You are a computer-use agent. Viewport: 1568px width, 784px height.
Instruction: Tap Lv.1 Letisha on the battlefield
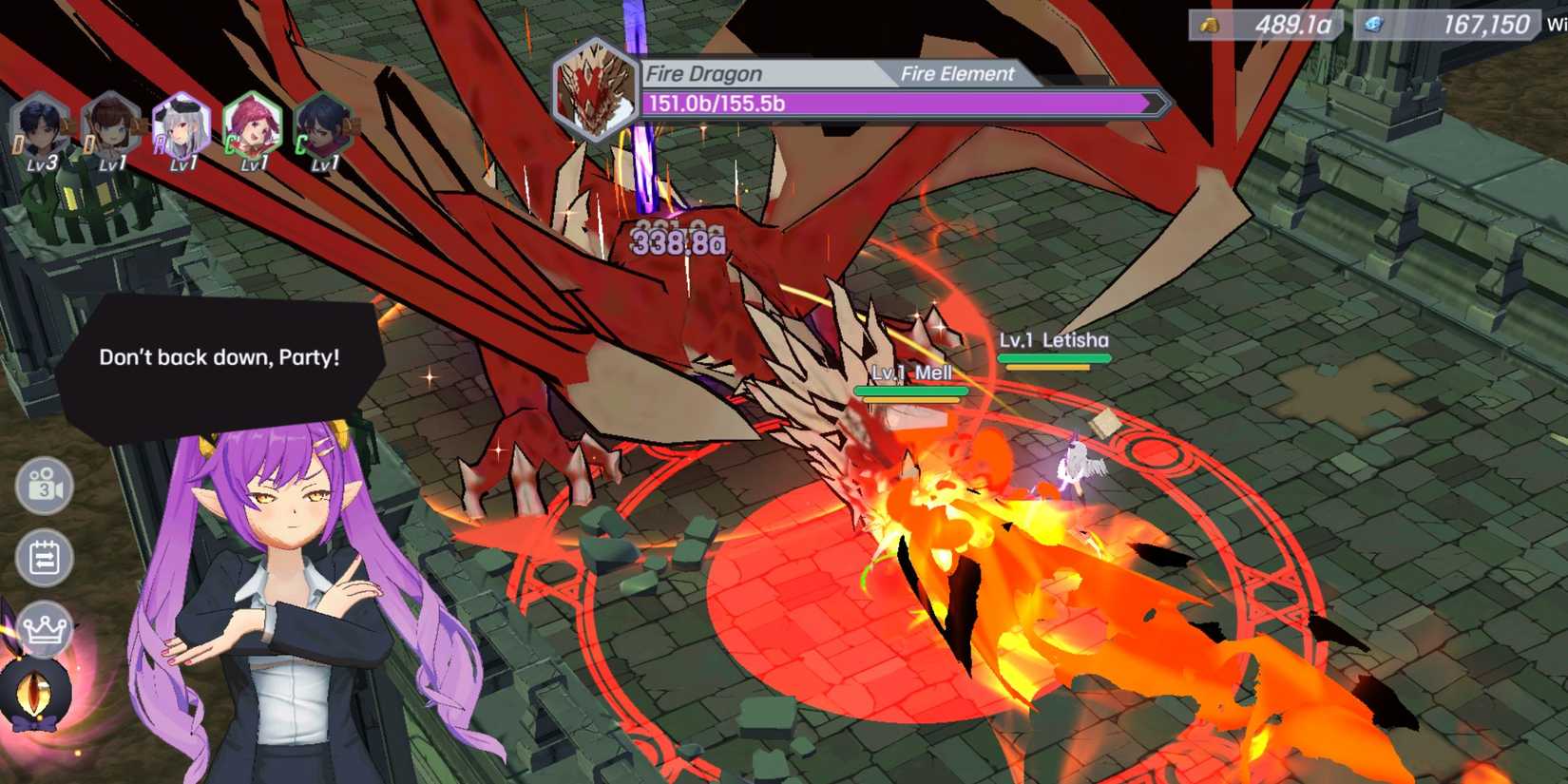tap(1056, 338)
